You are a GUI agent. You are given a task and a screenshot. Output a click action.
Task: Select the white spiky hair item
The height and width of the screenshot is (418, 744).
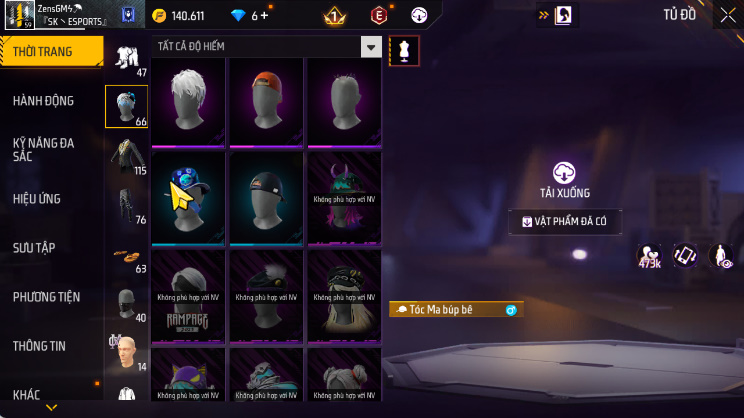190,102
